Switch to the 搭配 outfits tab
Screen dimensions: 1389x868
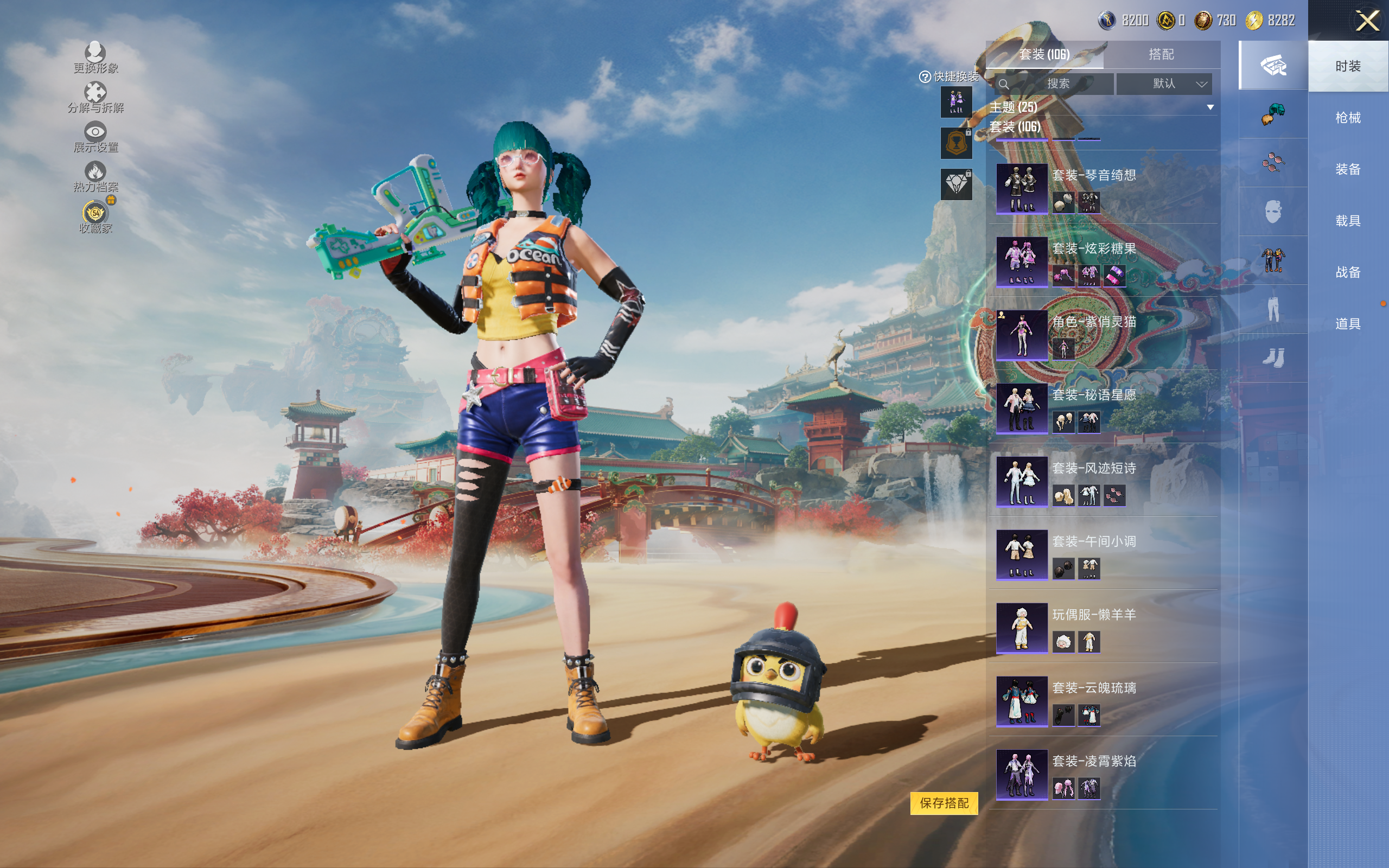click(x=1161, y=55)
